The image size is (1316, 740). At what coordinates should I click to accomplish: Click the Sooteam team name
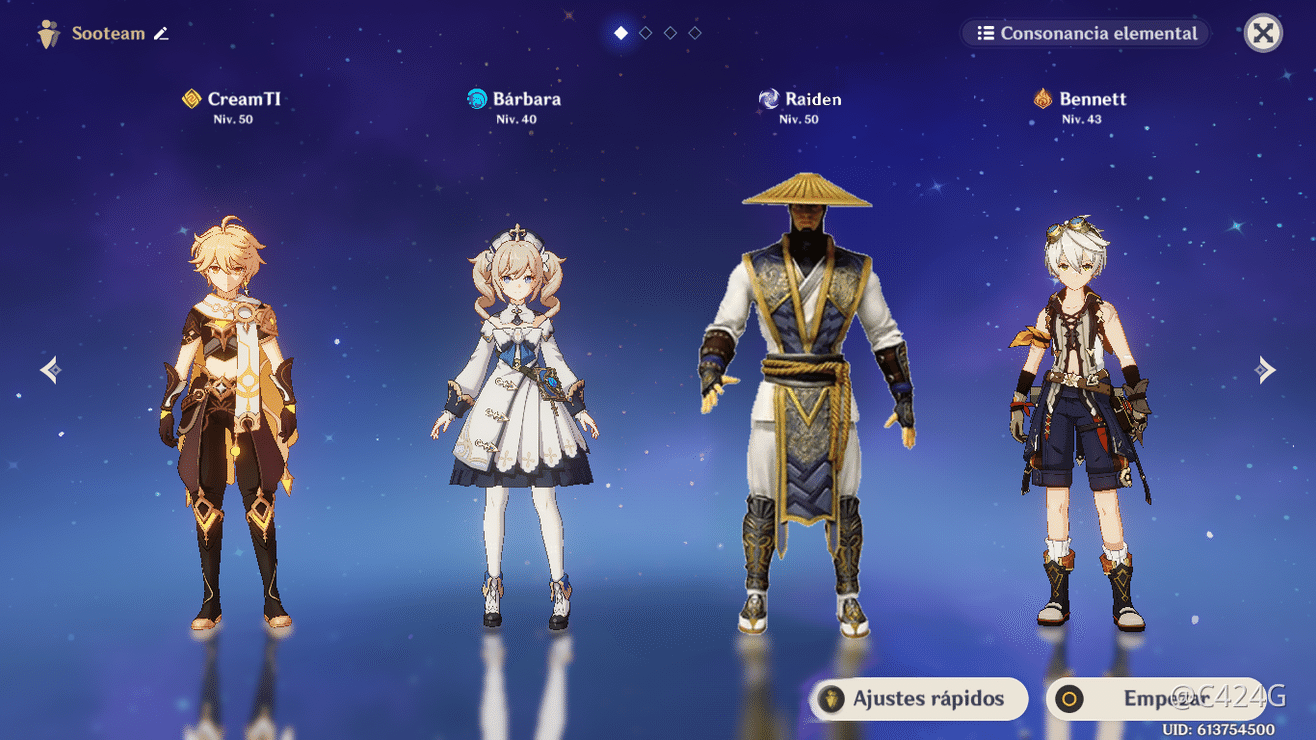click(x=110, y=33)
